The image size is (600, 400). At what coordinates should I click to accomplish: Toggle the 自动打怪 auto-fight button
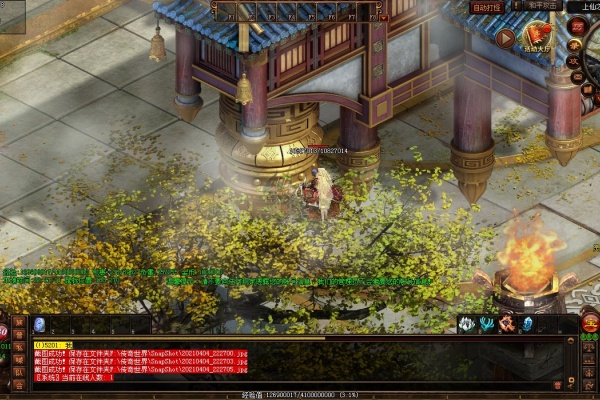point(487,8)
